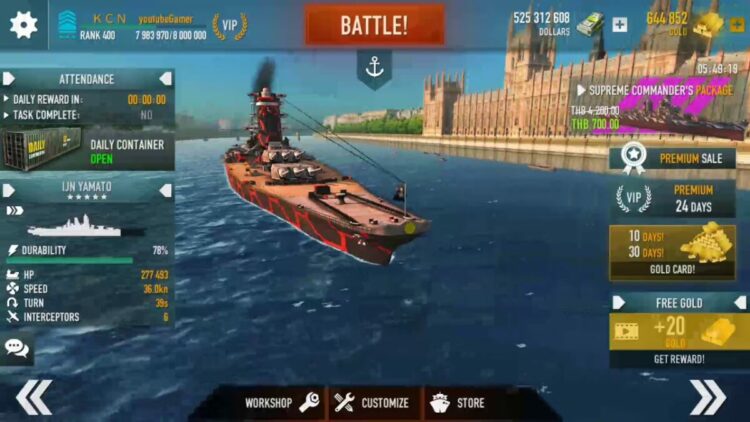The height and width of the screenshot is (422, 750).
Task: Open the Customize menu
Action: 372,403
